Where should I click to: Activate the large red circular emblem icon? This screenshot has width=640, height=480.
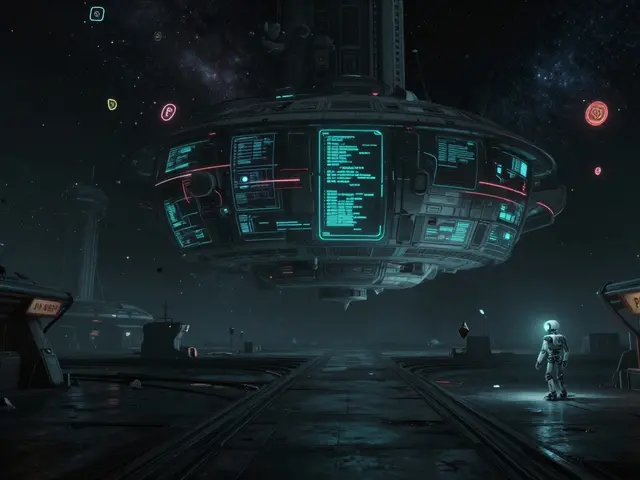pos(597,113)
